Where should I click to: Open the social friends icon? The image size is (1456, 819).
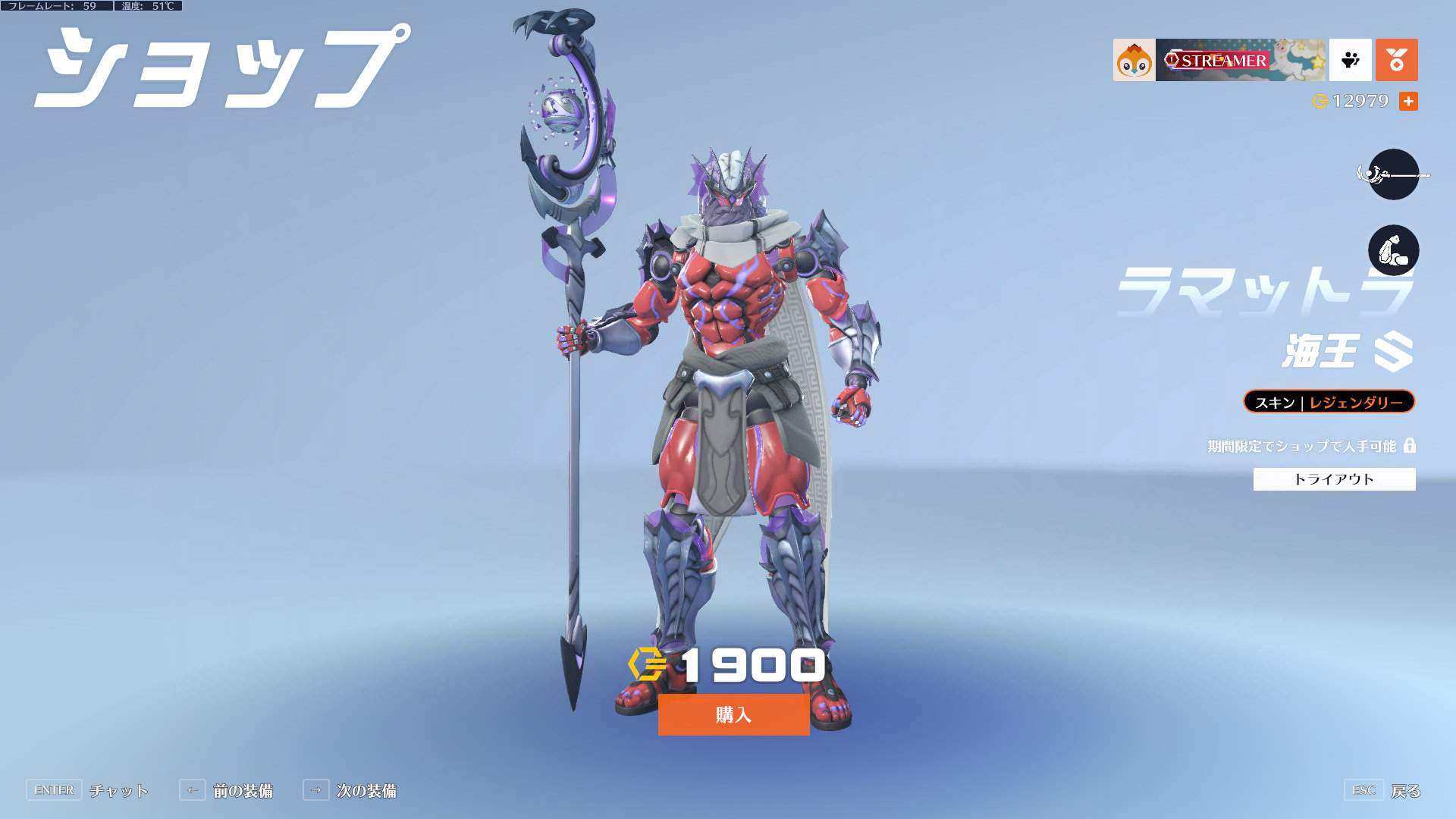tap(1350, 60)
